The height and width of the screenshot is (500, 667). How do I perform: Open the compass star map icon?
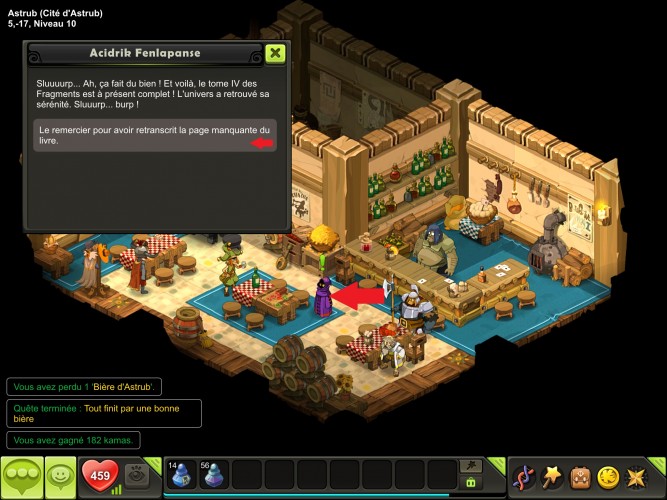(636, 476)
